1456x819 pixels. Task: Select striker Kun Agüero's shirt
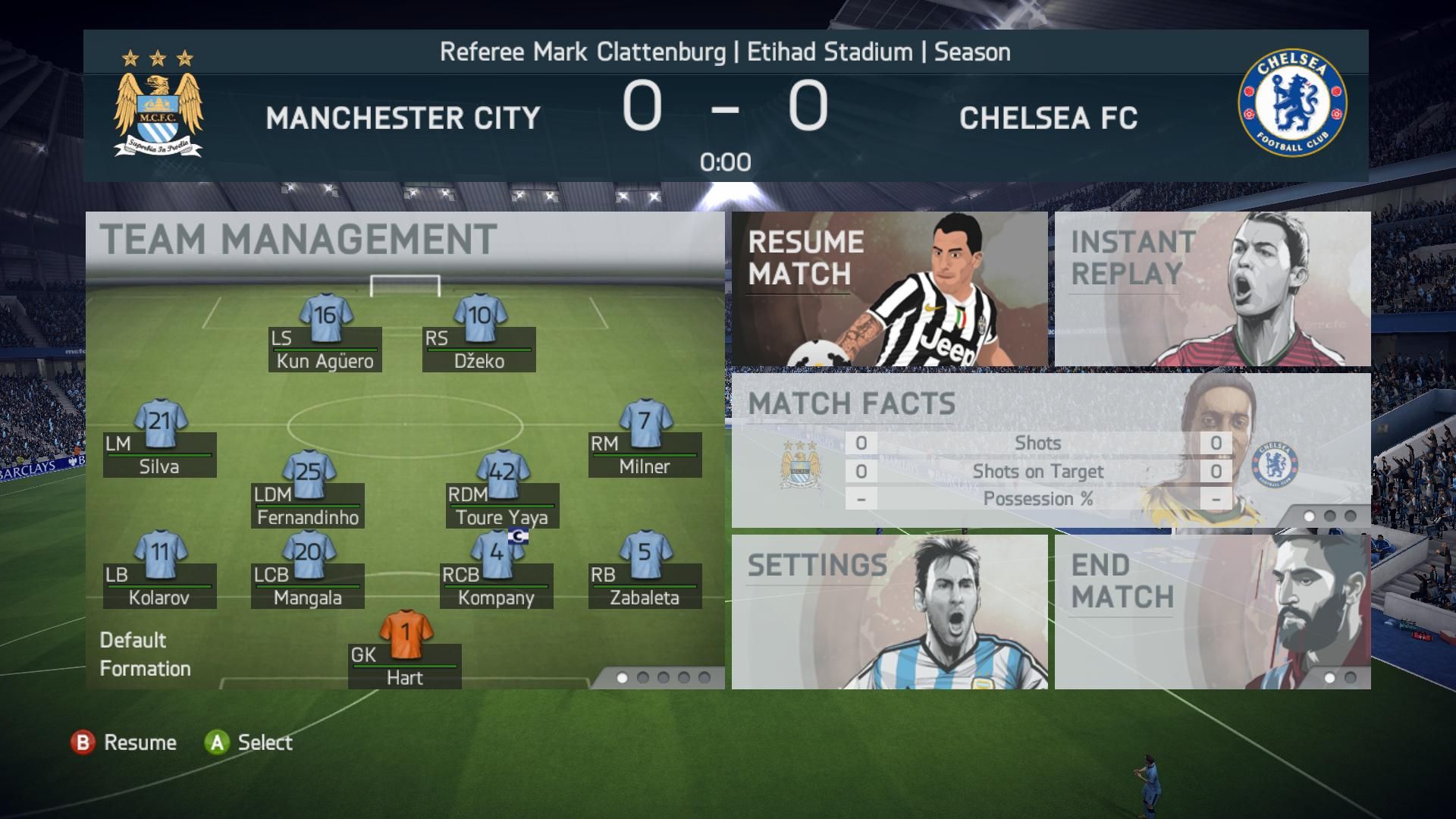coord(325,317)
